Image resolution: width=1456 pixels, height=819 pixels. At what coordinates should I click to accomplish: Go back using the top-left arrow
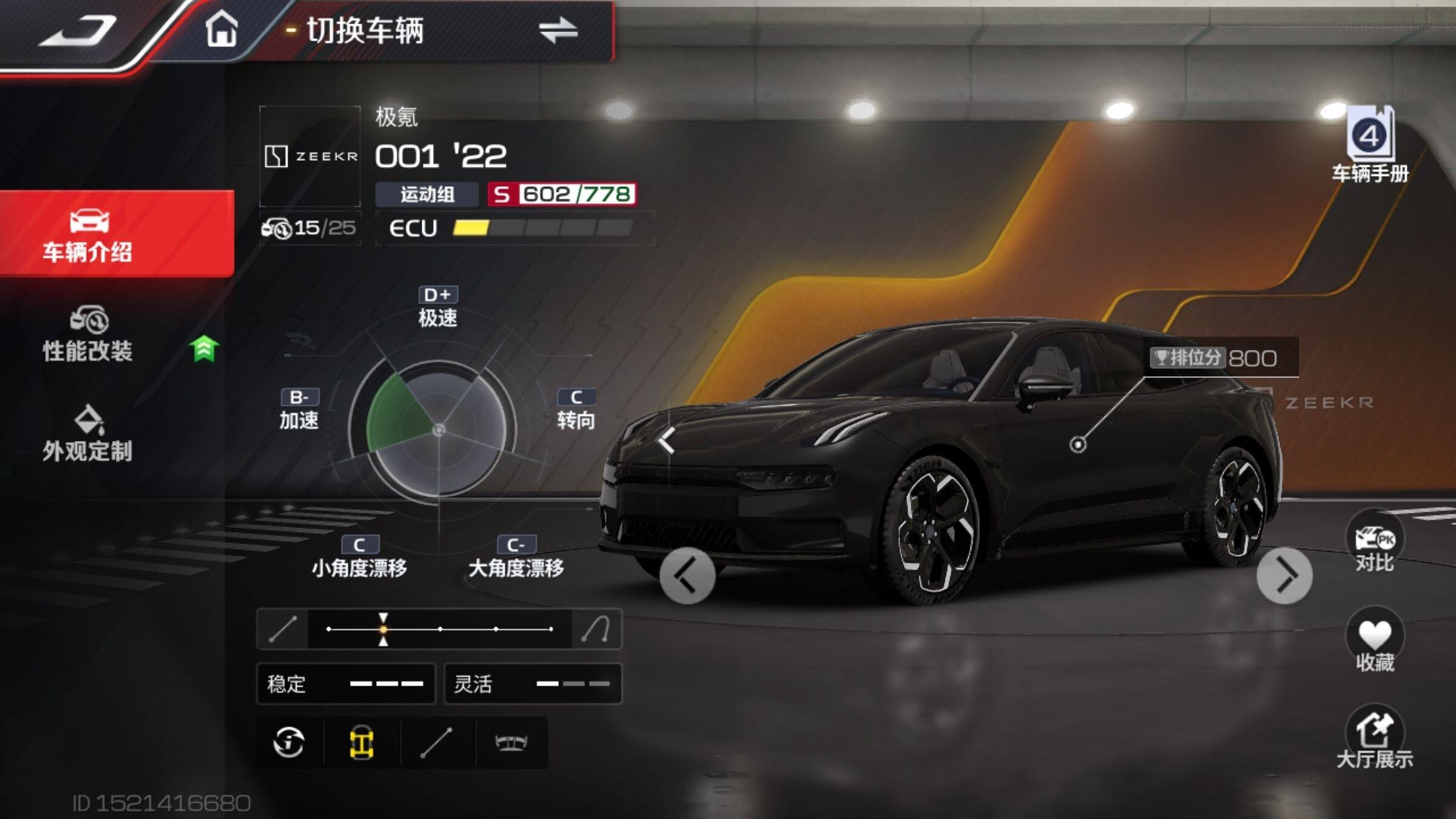[79, 32]
